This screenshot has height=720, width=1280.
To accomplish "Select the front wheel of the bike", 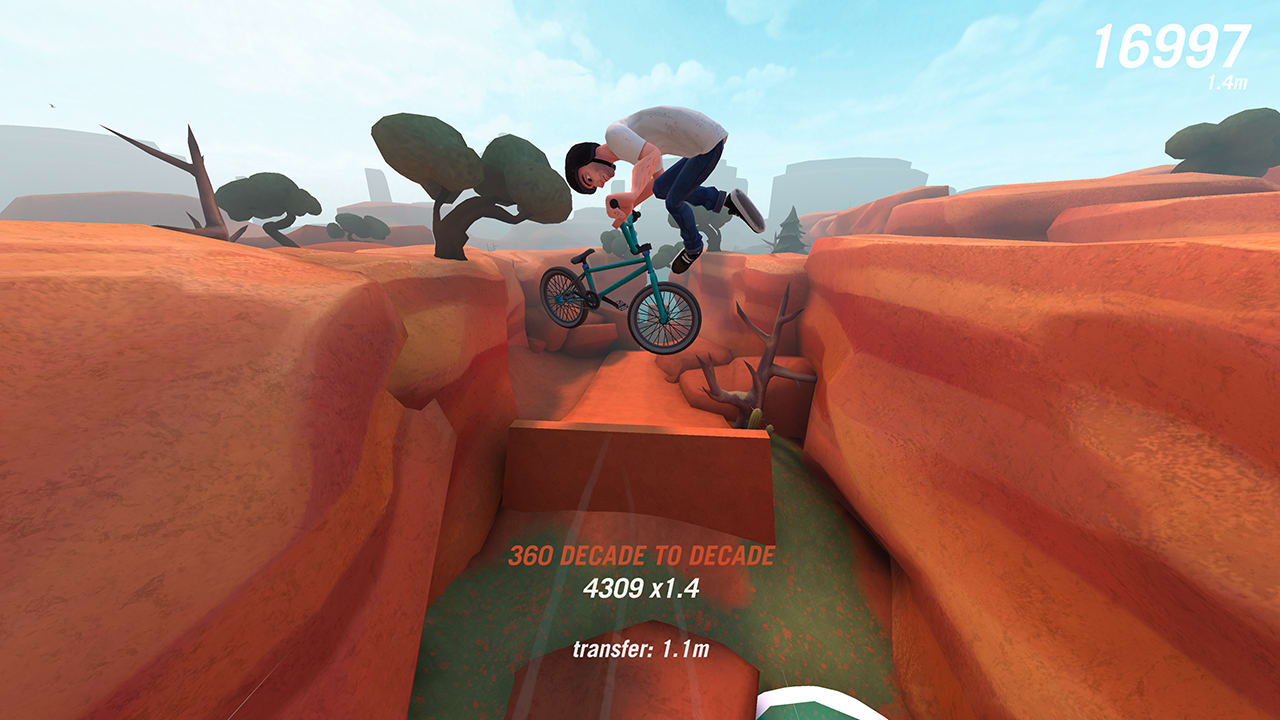I will pyautogui.click(x=660, y=320).
